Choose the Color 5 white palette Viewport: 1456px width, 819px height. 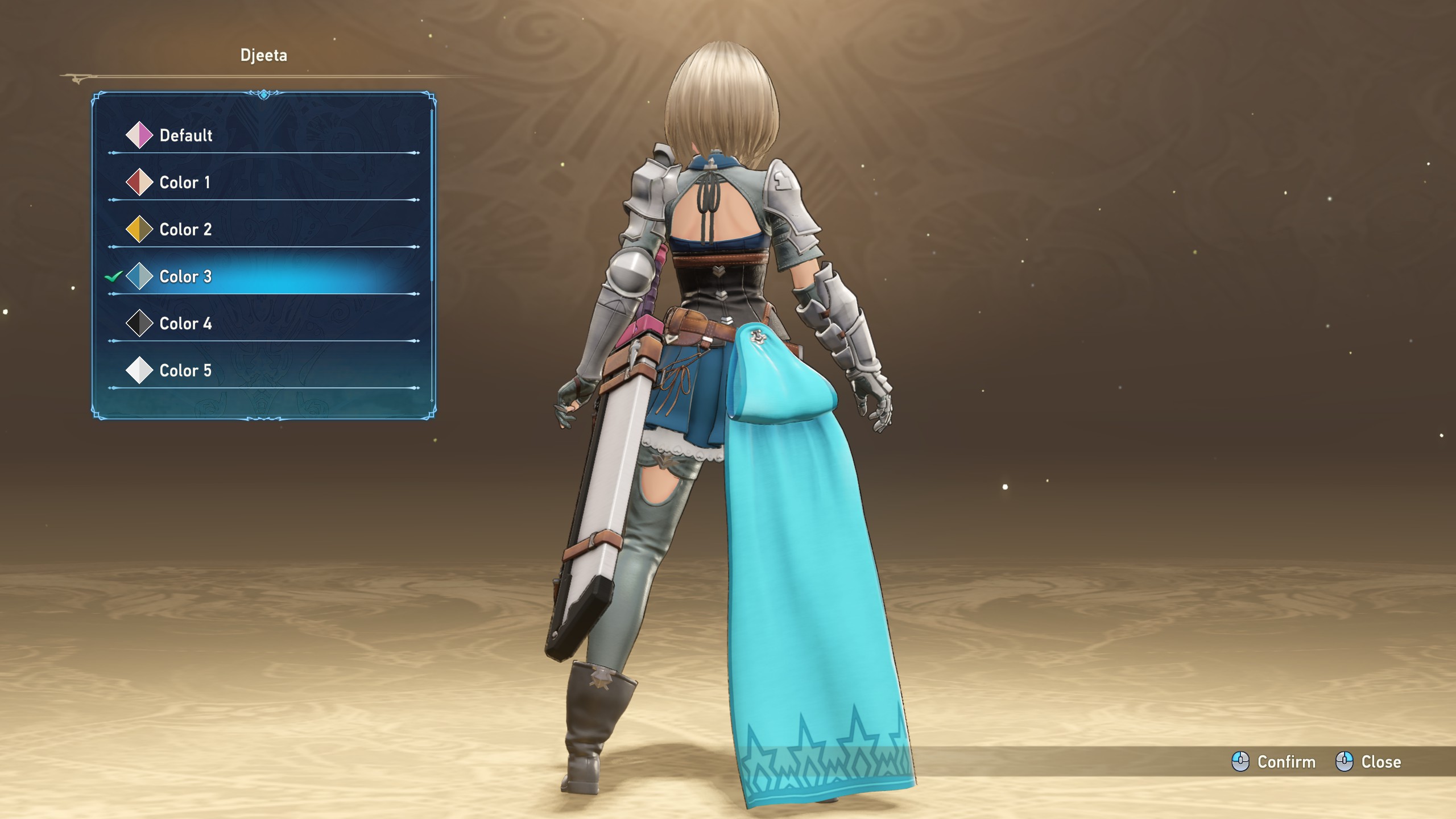click(x=185, y=371)
